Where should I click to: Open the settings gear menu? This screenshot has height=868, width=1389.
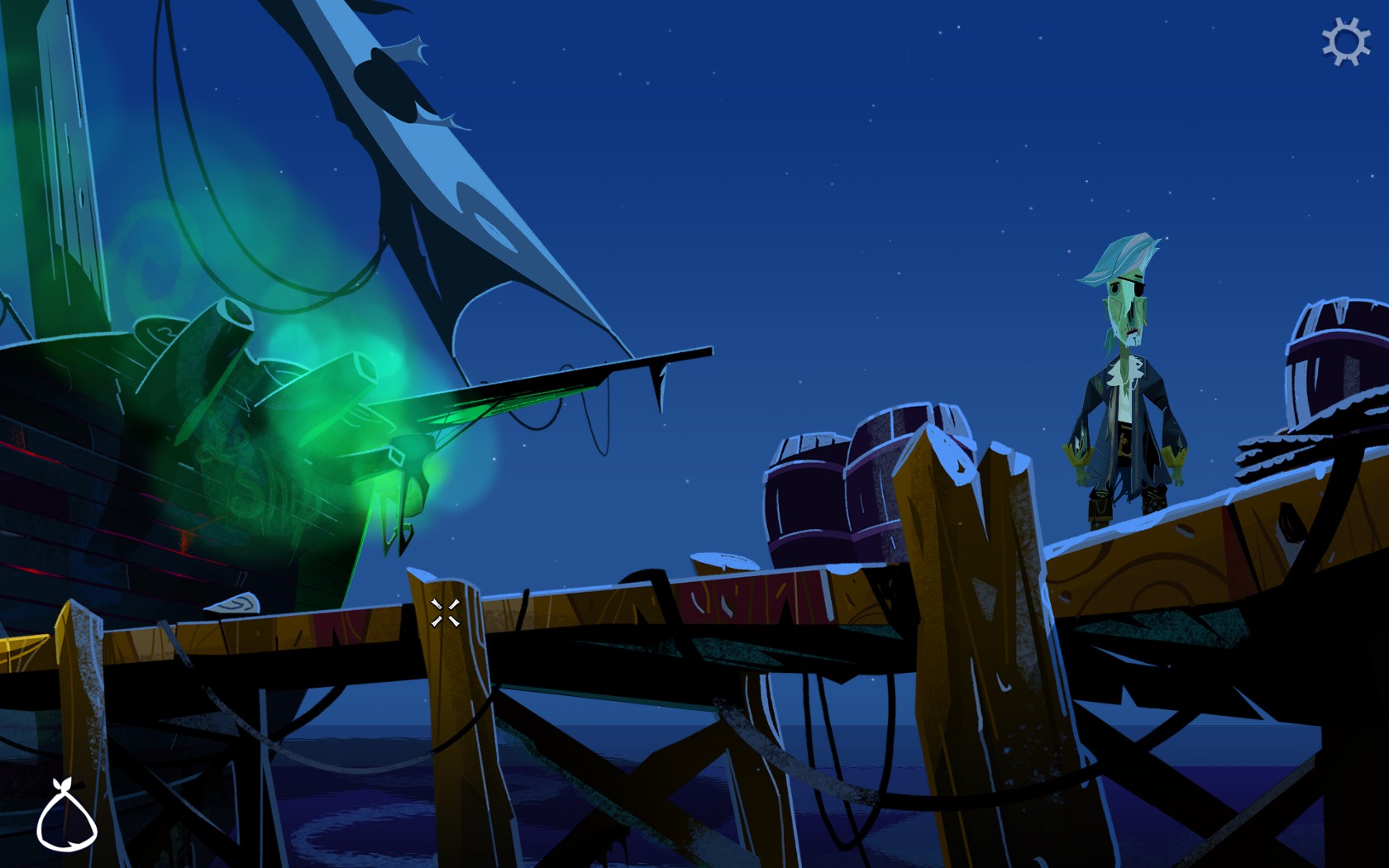click(1345, 42)
